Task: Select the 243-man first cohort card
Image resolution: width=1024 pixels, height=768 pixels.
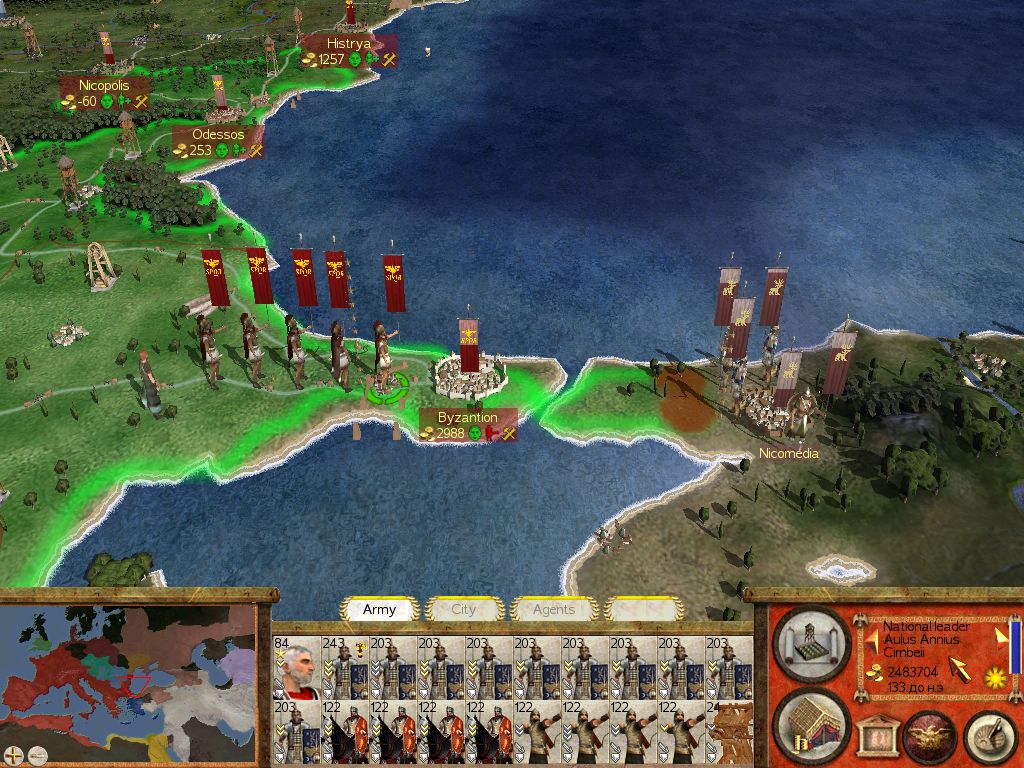Action: click(x=345, y=666)
